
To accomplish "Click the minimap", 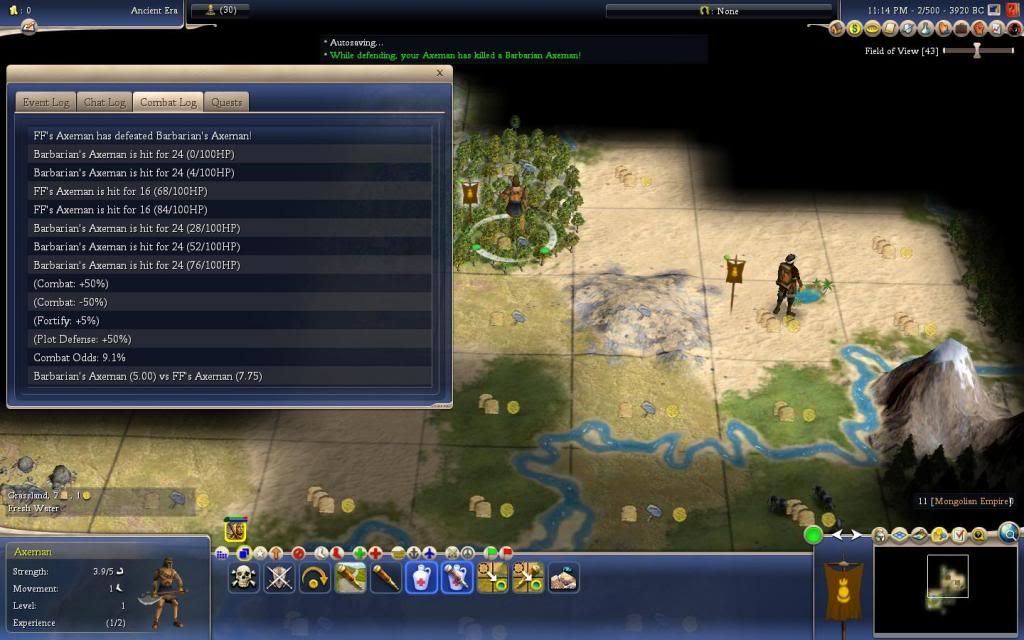I will click(947, 590).
